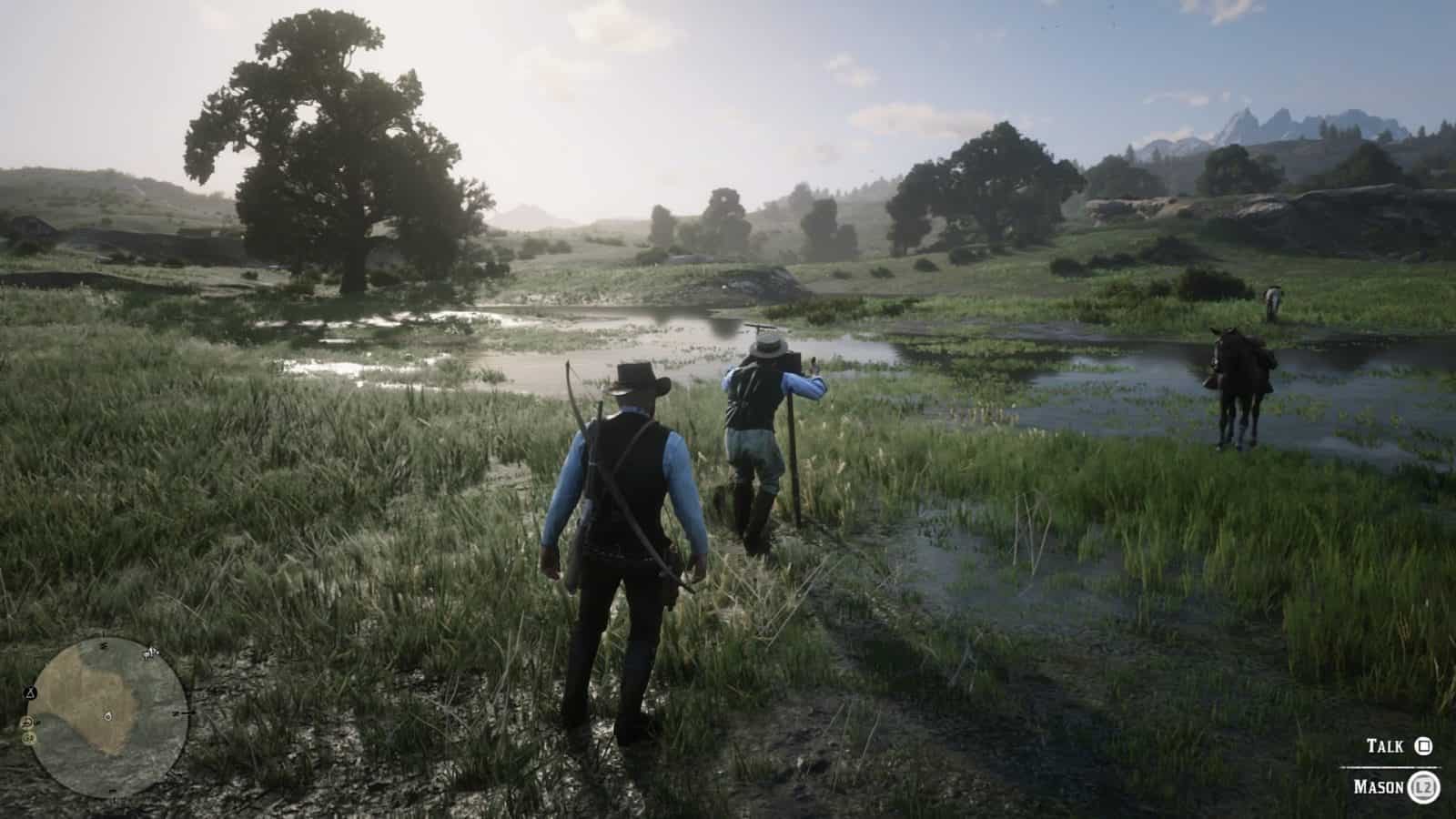The height and width of the screenshot is (819, 1456).
Task: Select the Mason menu entry
Action: coord(1380,785)
